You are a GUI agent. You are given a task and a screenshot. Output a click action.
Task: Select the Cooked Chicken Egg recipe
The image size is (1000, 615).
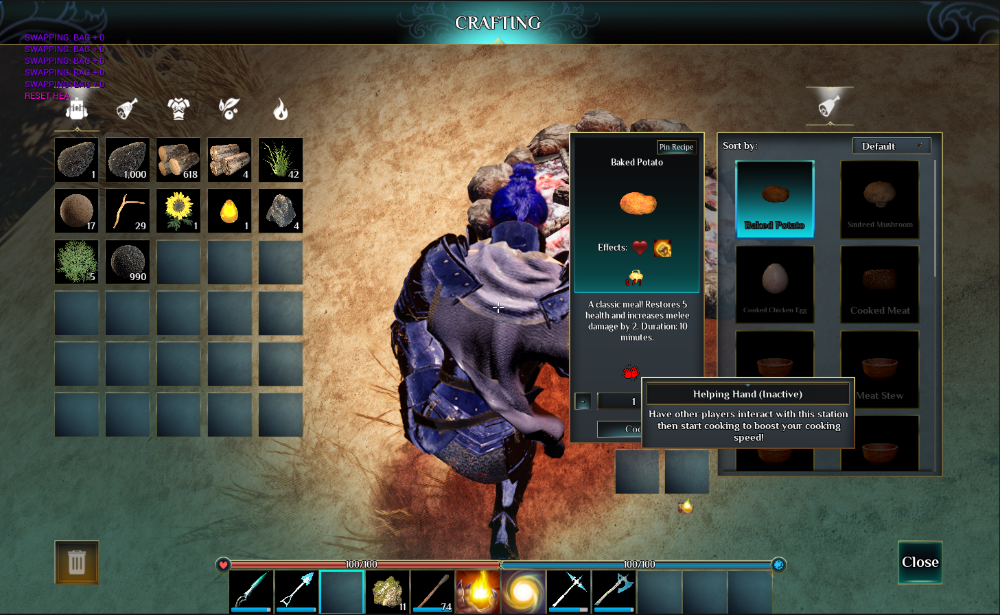775,283
